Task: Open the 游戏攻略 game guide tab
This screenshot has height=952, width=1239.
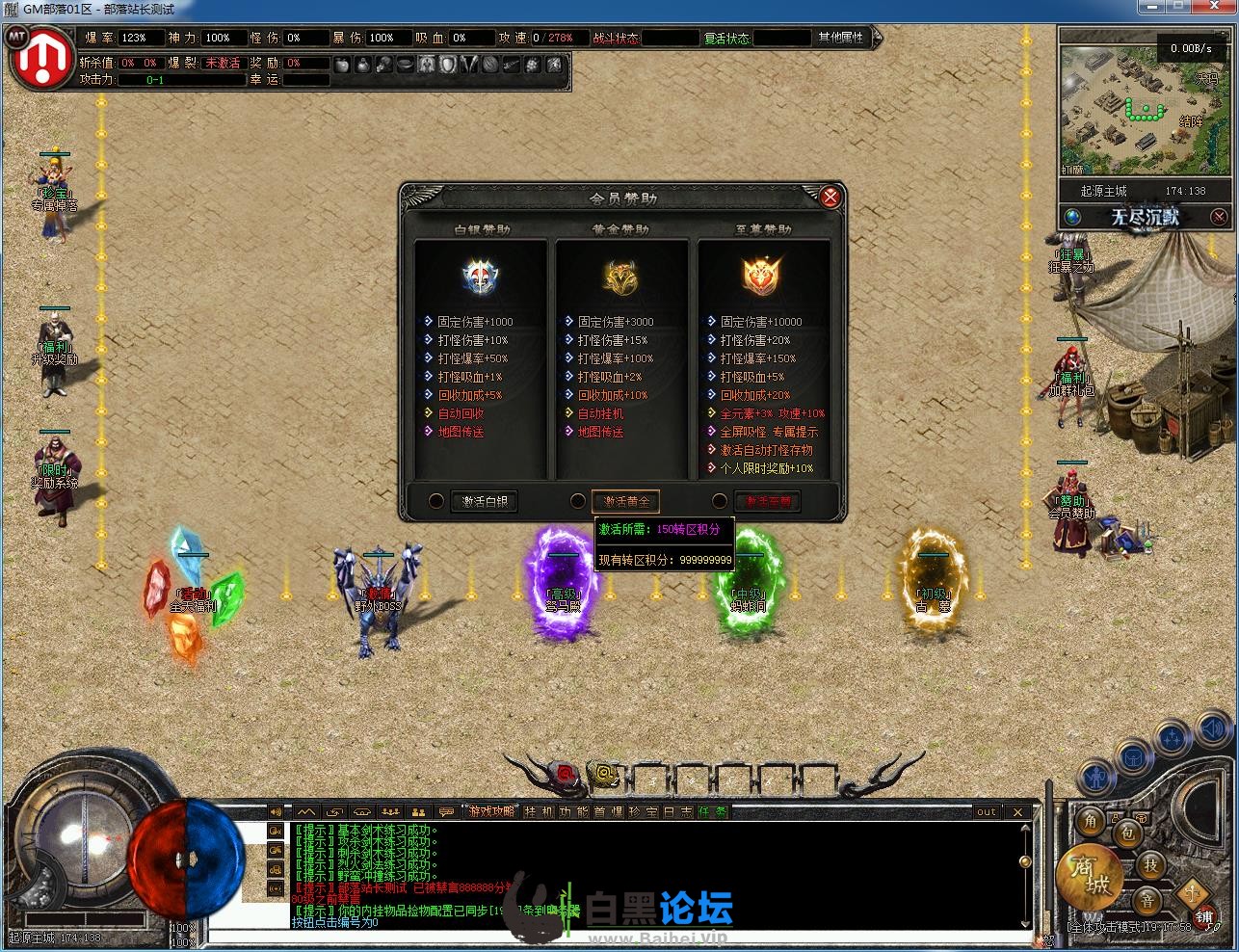Action: 491,811
